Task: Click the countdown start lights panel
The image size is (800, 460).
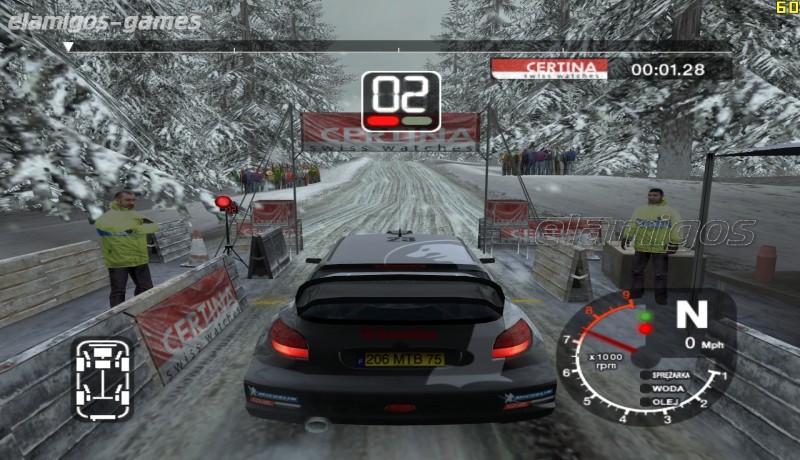Action: coord(400,101)
